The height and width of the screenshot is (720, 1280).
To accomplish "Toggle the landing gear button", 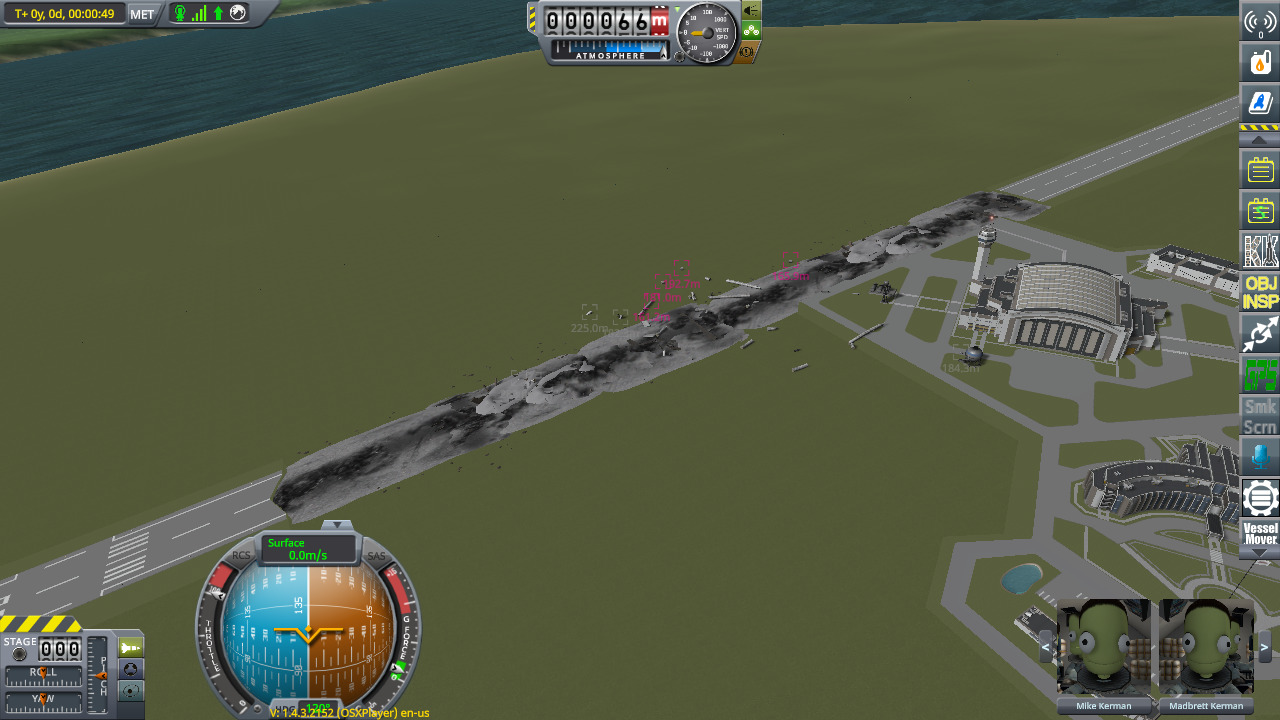I will pyautogui.click(x=751, y=30).
